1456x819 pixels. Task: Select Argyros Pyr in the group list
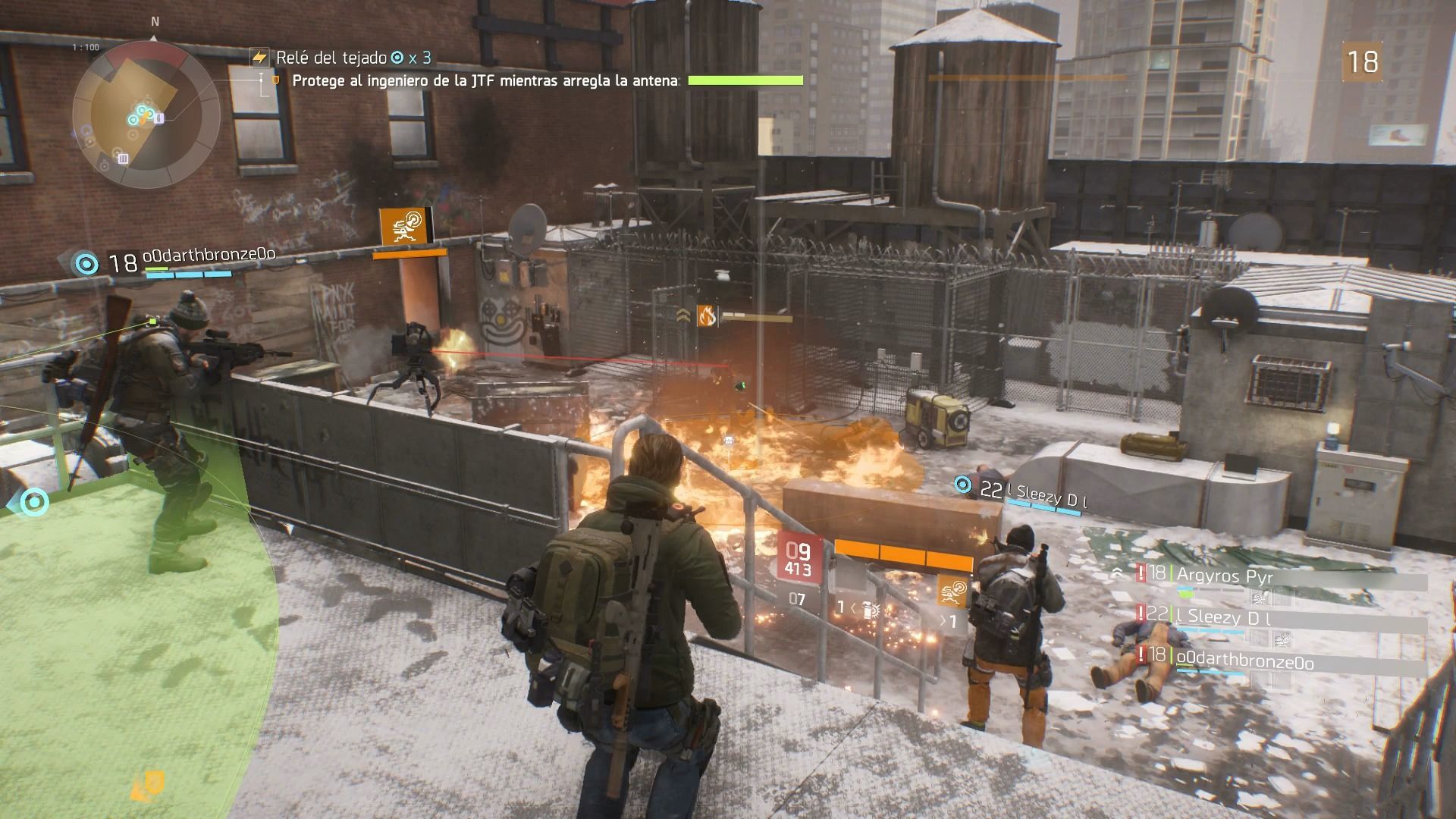[x=1224, y=576]
